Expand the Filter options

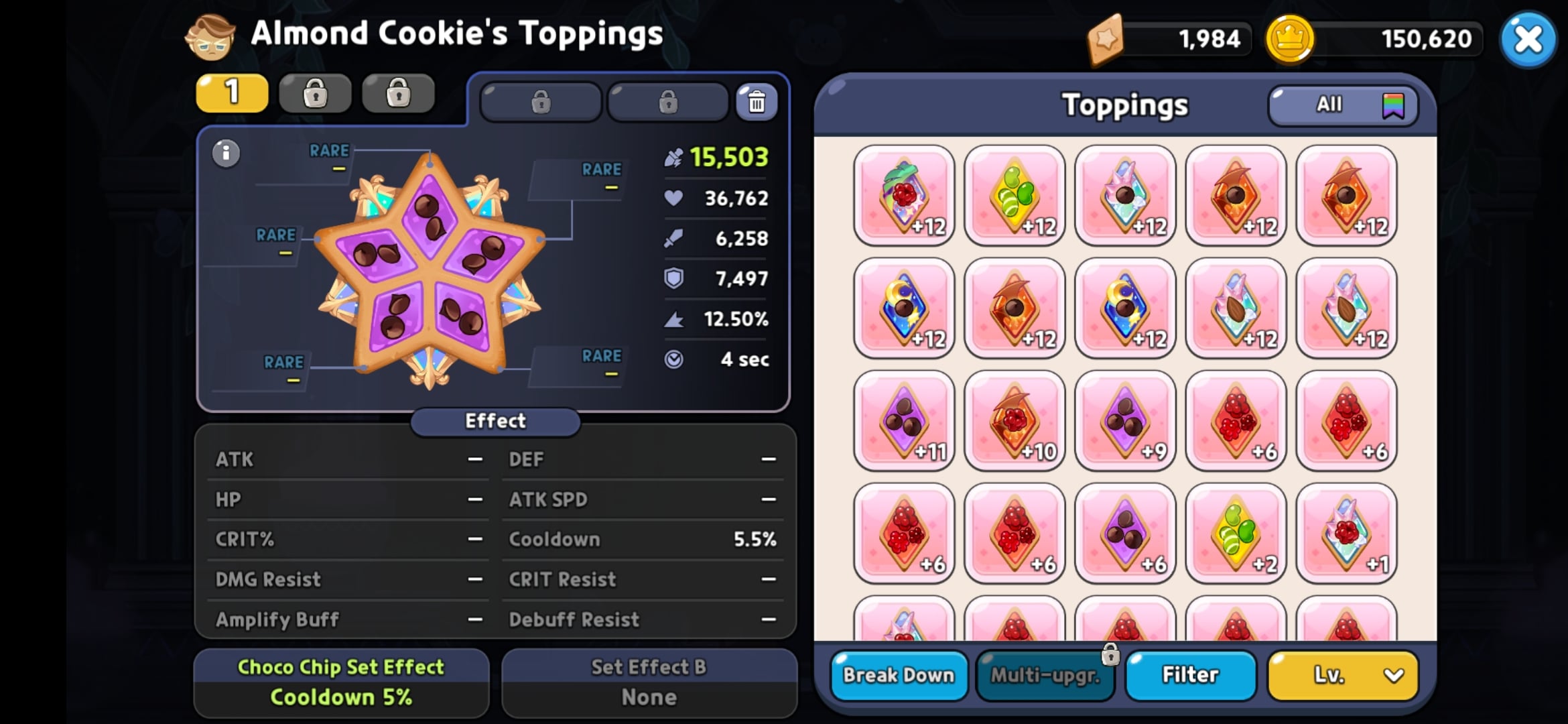1190,676
